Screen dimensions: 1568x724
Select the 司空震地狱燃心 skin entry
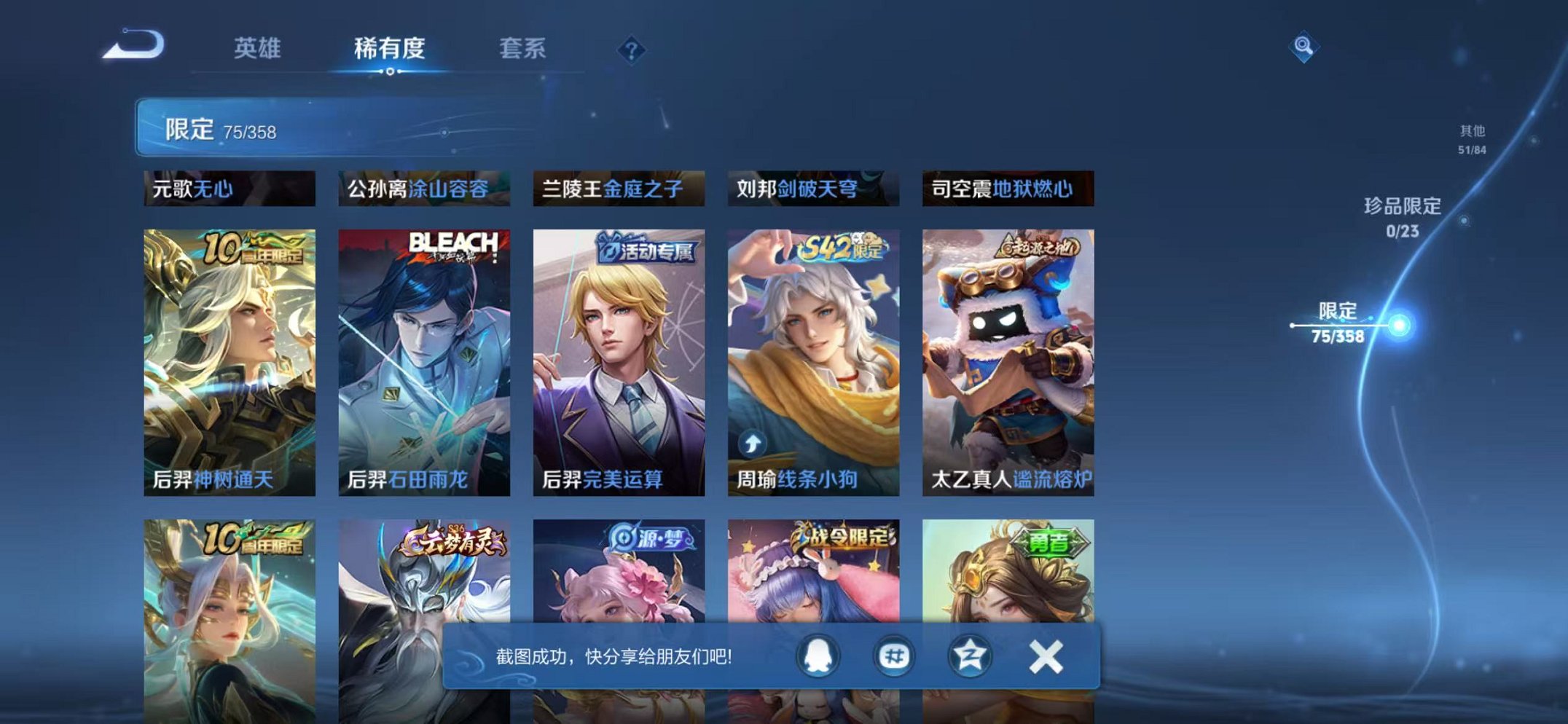[x=1006, y=188]
